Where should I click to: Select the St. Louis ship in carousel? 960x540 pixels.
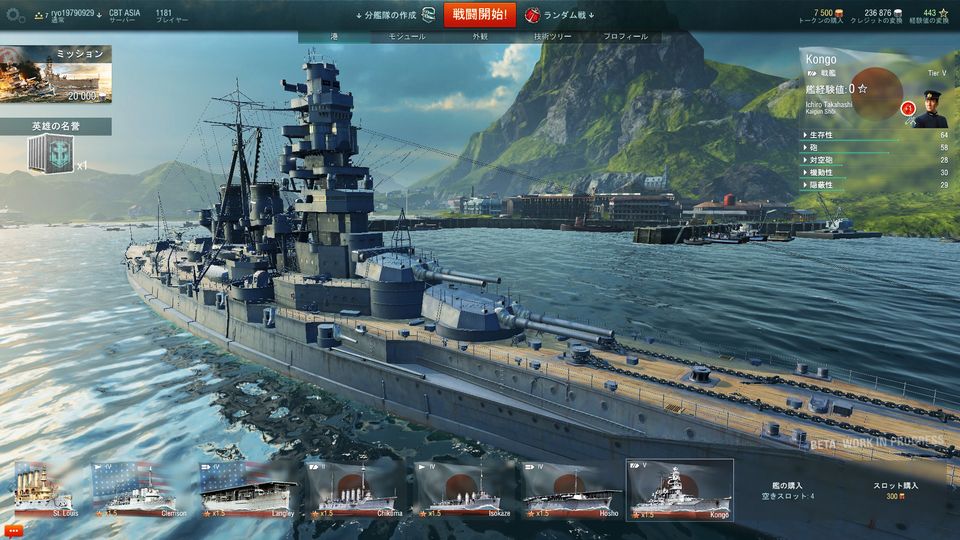point(44,490)
